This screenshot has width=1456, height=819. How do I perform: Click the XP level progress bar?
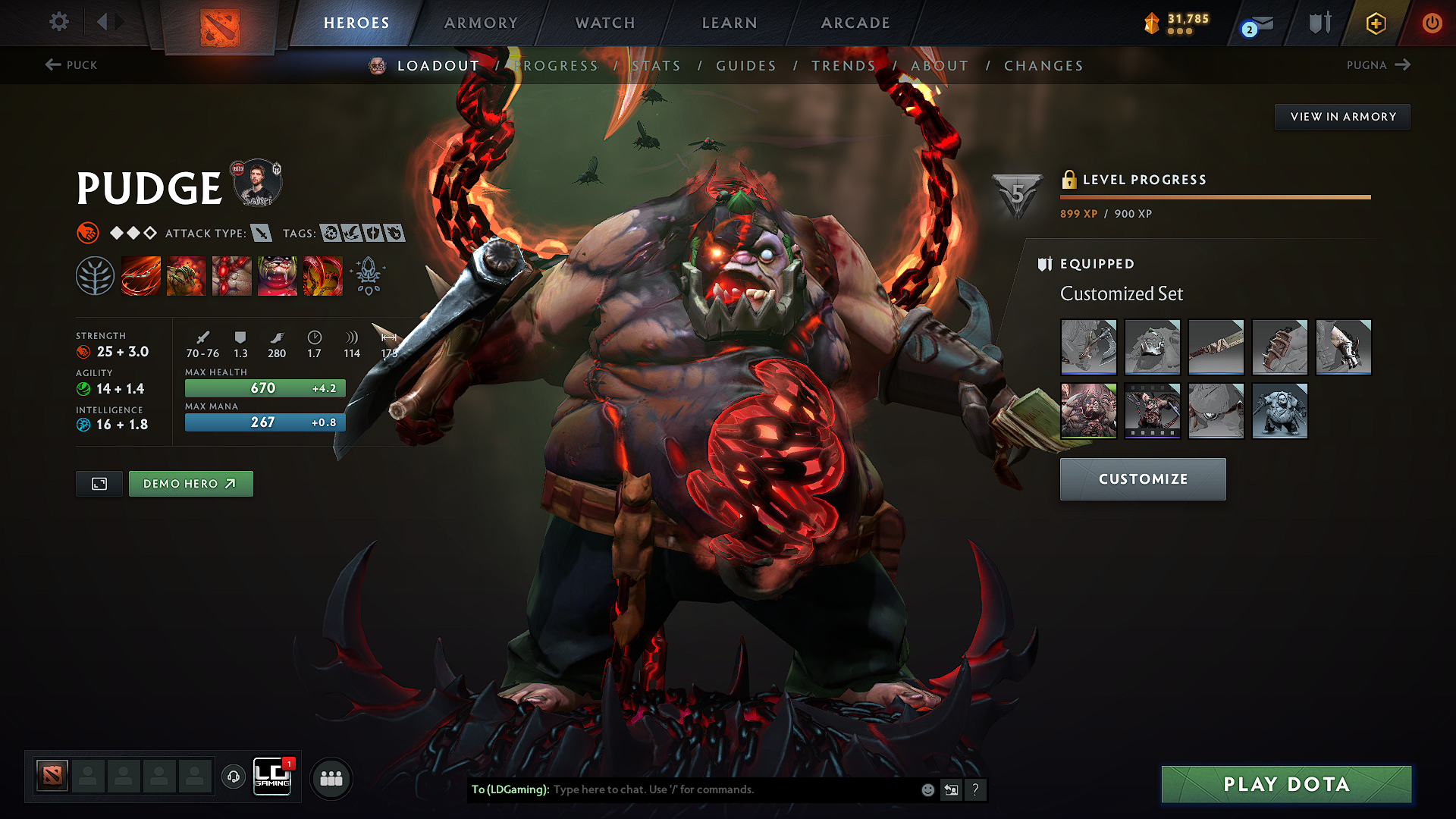tap(1213, 196)
